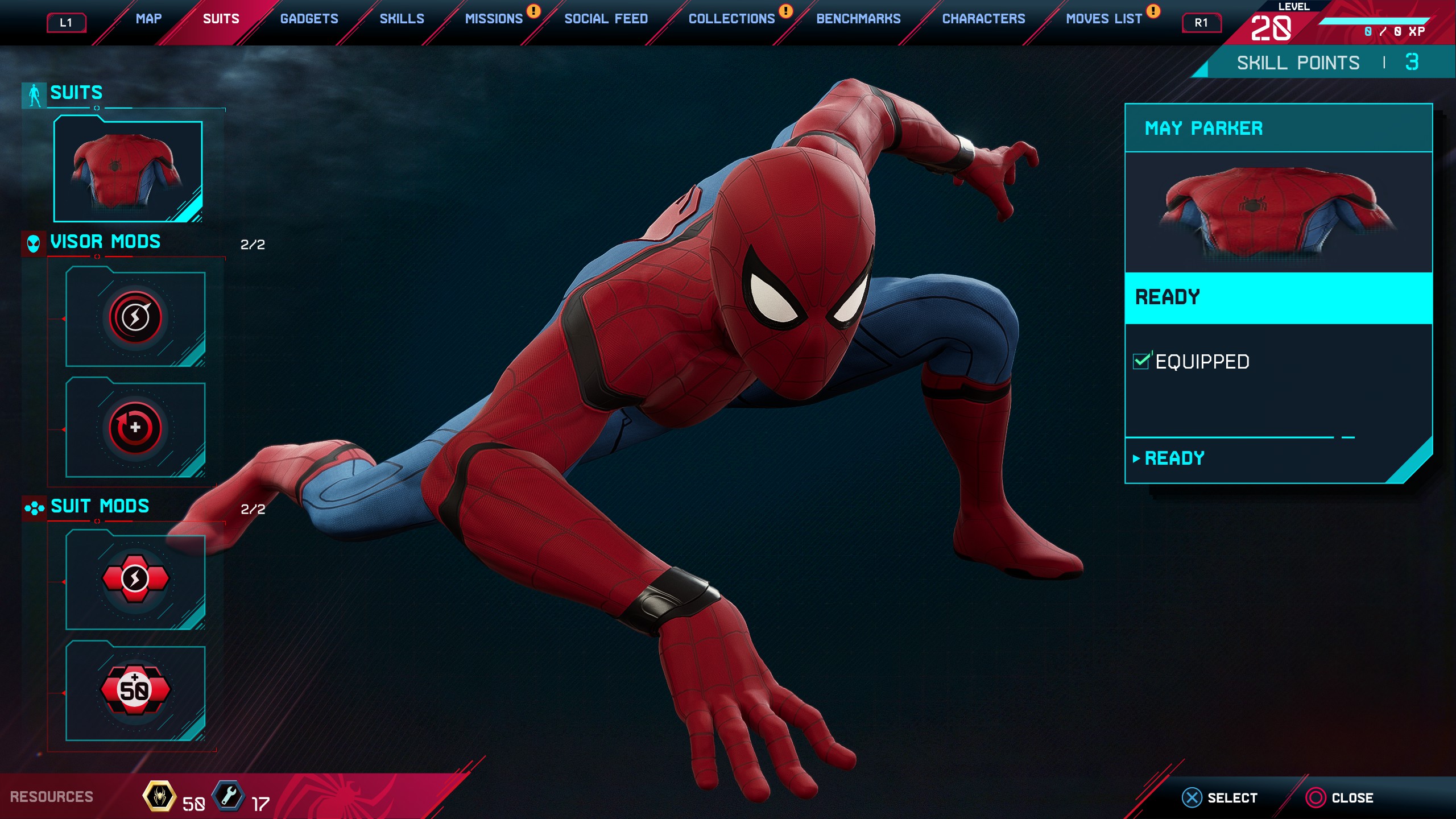This screenshot has width=1456, height=819.
Task: Open the Missions tab
Action: tap(494, 19)
